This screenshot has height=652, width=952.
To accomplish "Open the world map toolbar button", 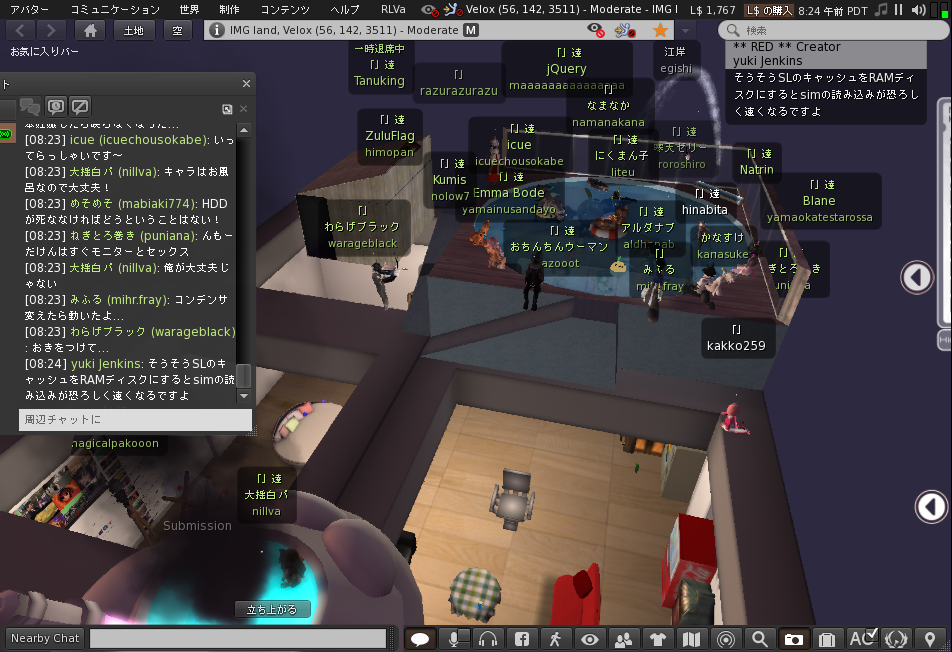I will 691,639.
